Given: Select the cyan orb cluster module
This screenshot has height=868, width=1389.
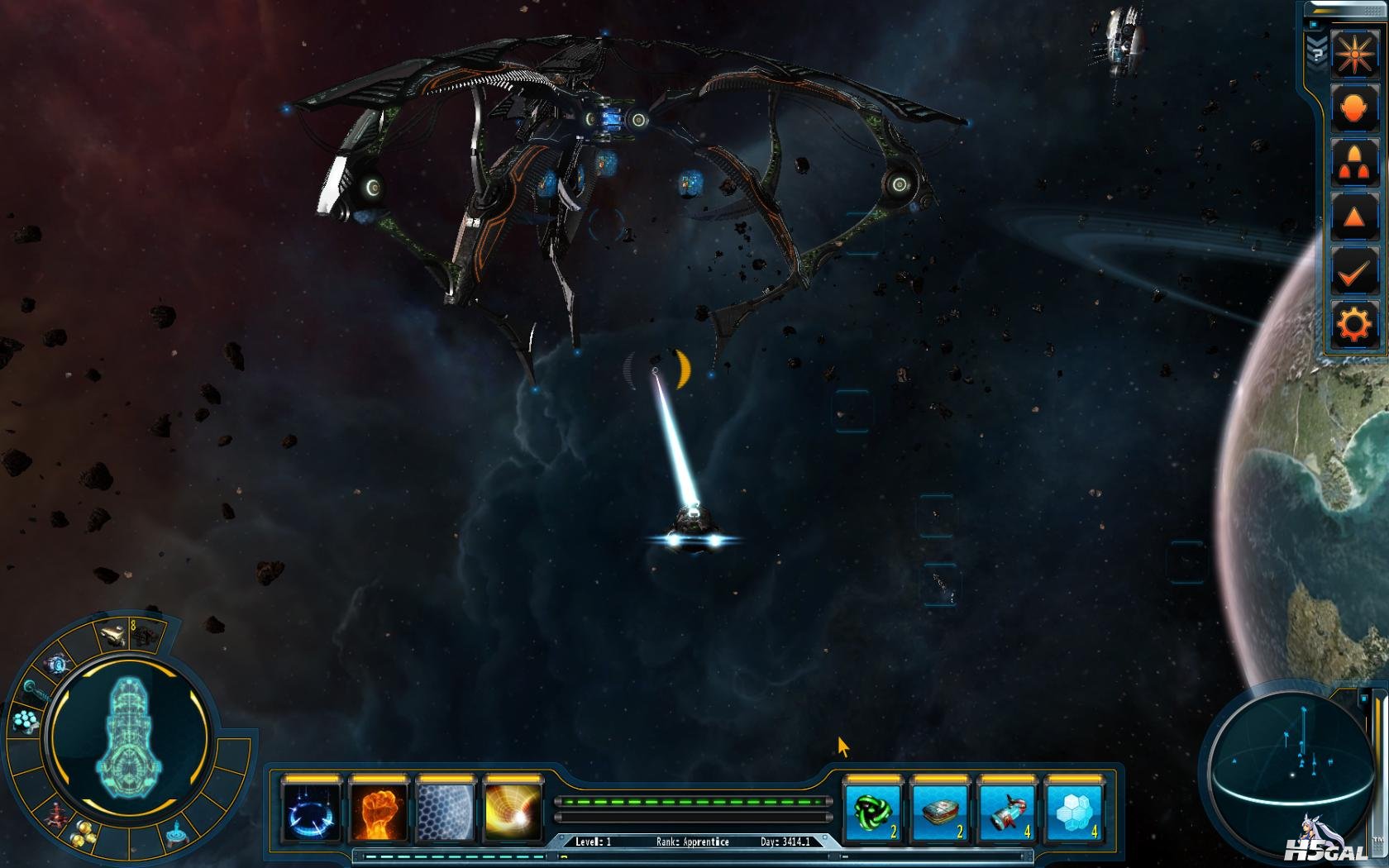Looking at the screenshot, I should tap(26, 722).
